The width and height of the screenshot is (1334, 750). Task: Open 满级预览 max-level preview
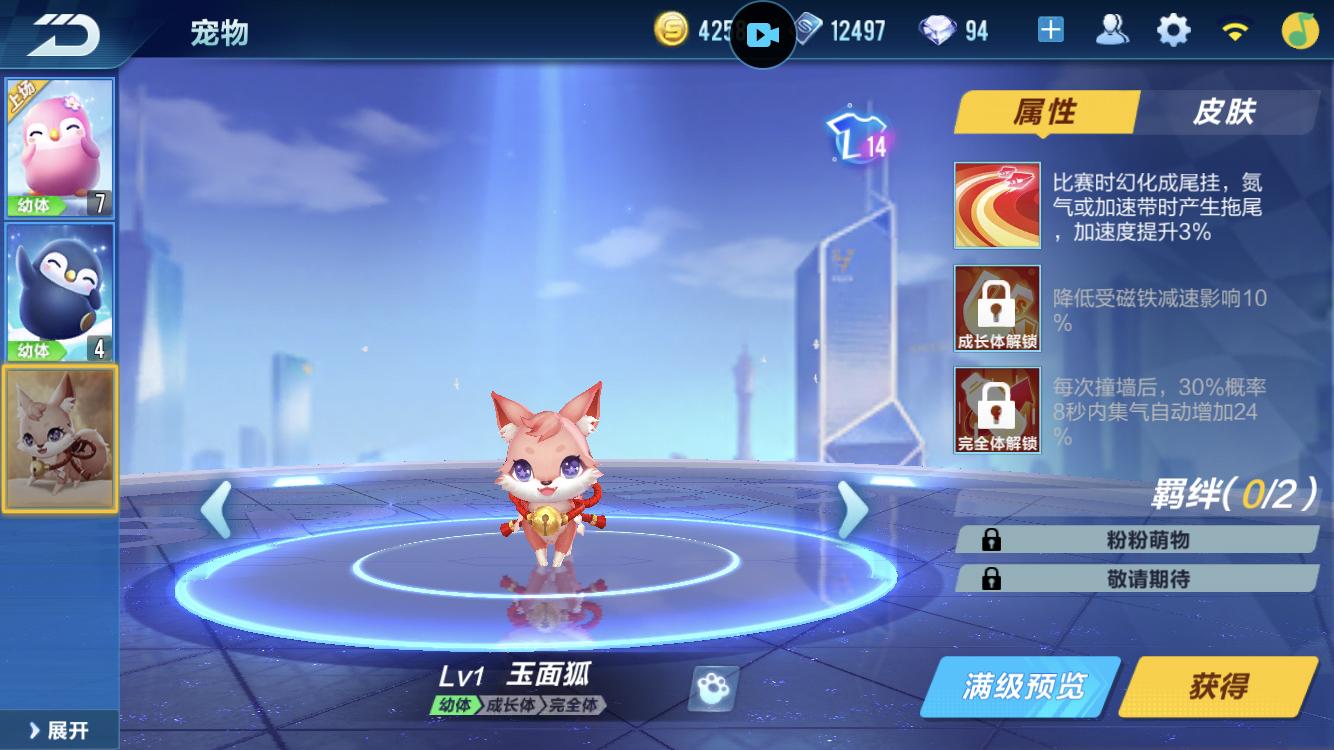coord(1022,687)
